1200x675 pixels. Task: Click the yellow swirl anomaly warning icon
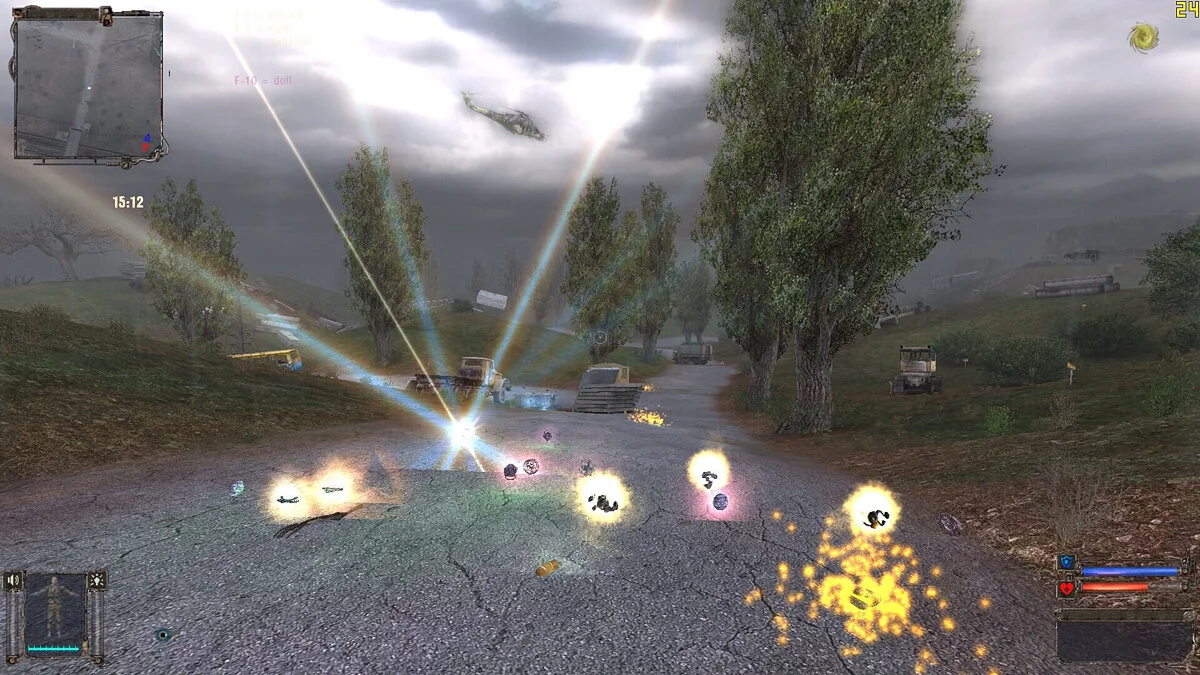tap(1143, 38)
